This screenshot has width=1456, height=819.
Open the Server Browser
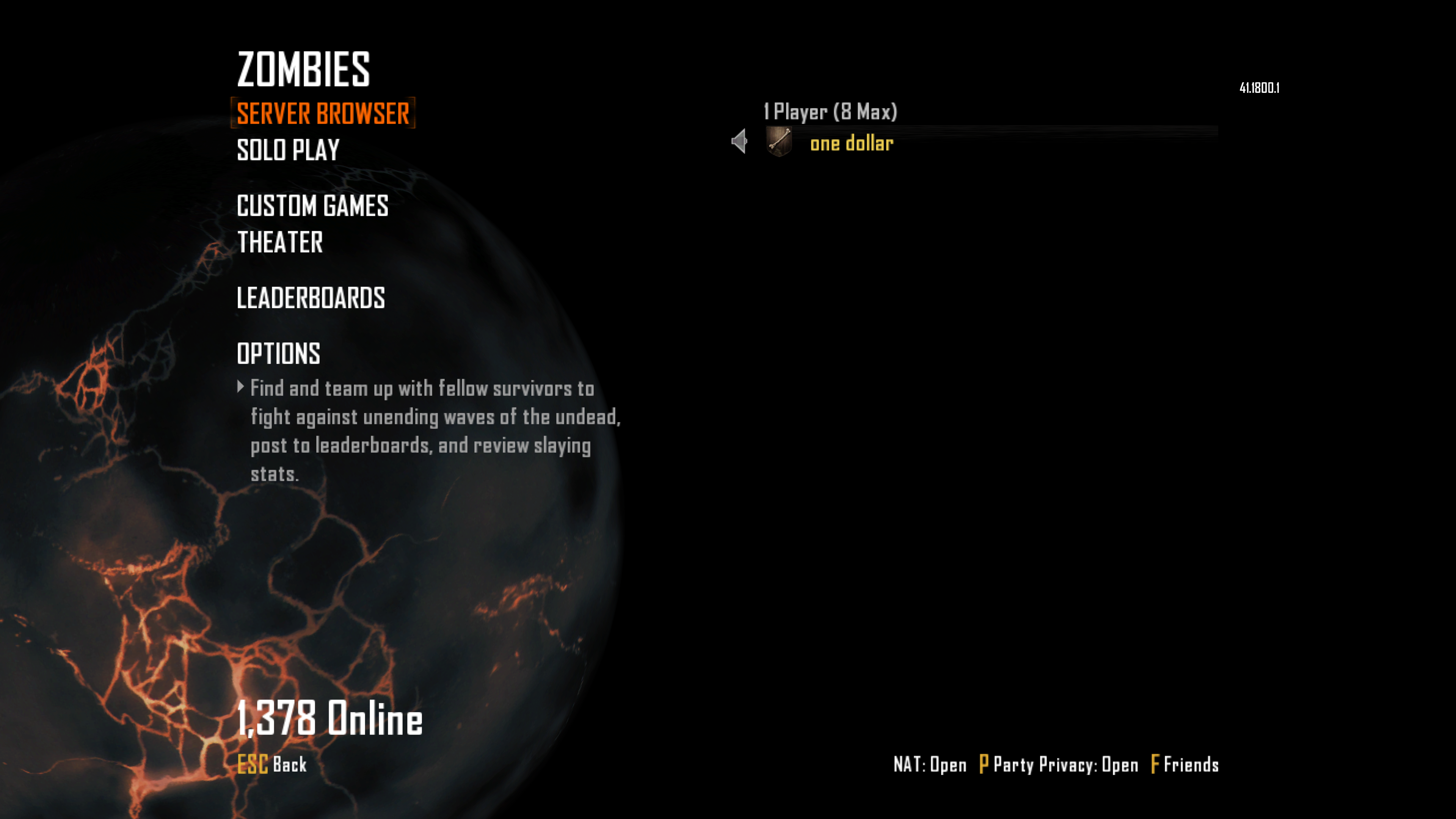pos(323,114)
